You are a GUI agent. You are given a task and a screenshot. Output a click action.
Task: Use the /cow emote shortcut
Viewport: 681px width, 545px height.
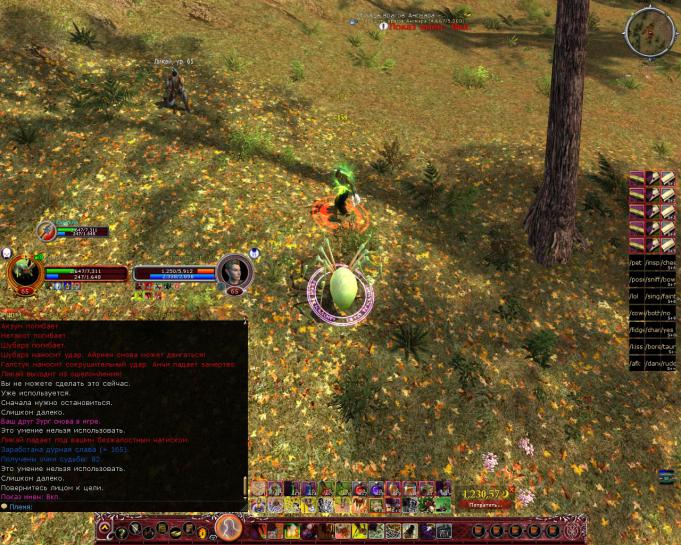(x=636, y=313)
